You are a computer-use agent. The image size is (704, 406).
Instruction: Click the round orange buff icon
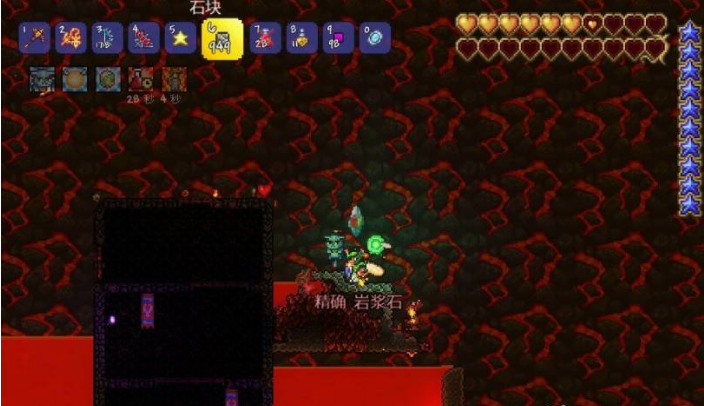tap(75, 78)
